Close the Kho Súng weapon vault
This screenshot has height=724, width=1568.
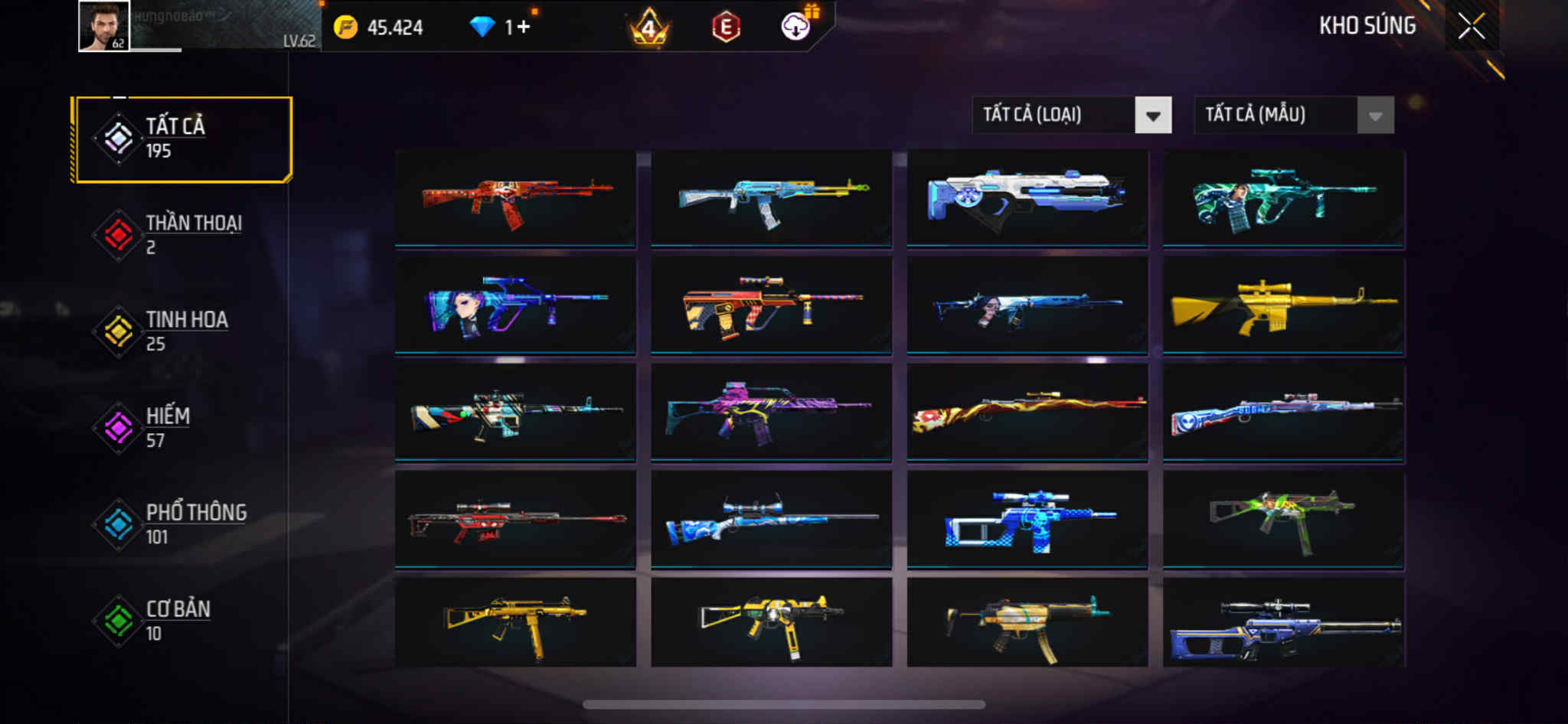[1471, 27]
